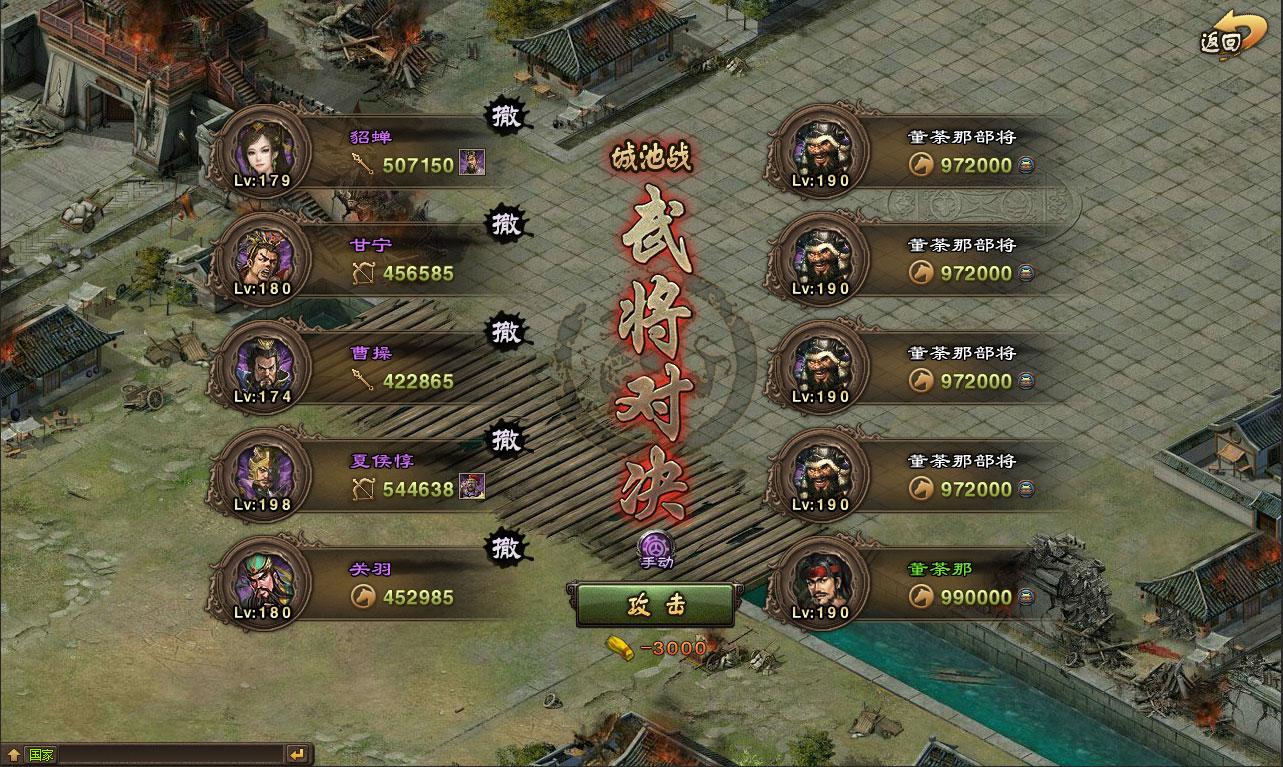1283x767 pixels.
Task: Withdraw 貂蝉 with the 撤 flag
Action: pos(506,113)
